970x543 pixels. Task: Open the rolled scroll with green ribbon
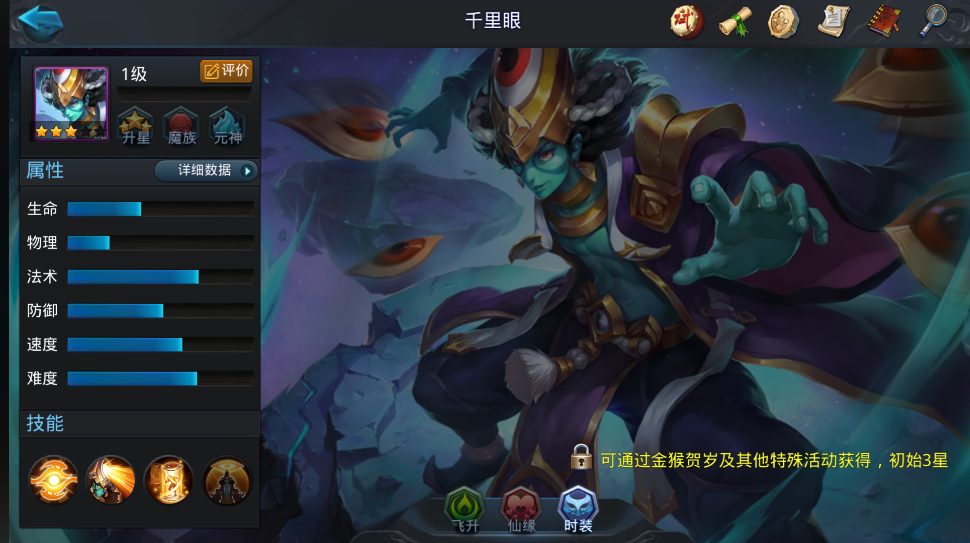735,21
